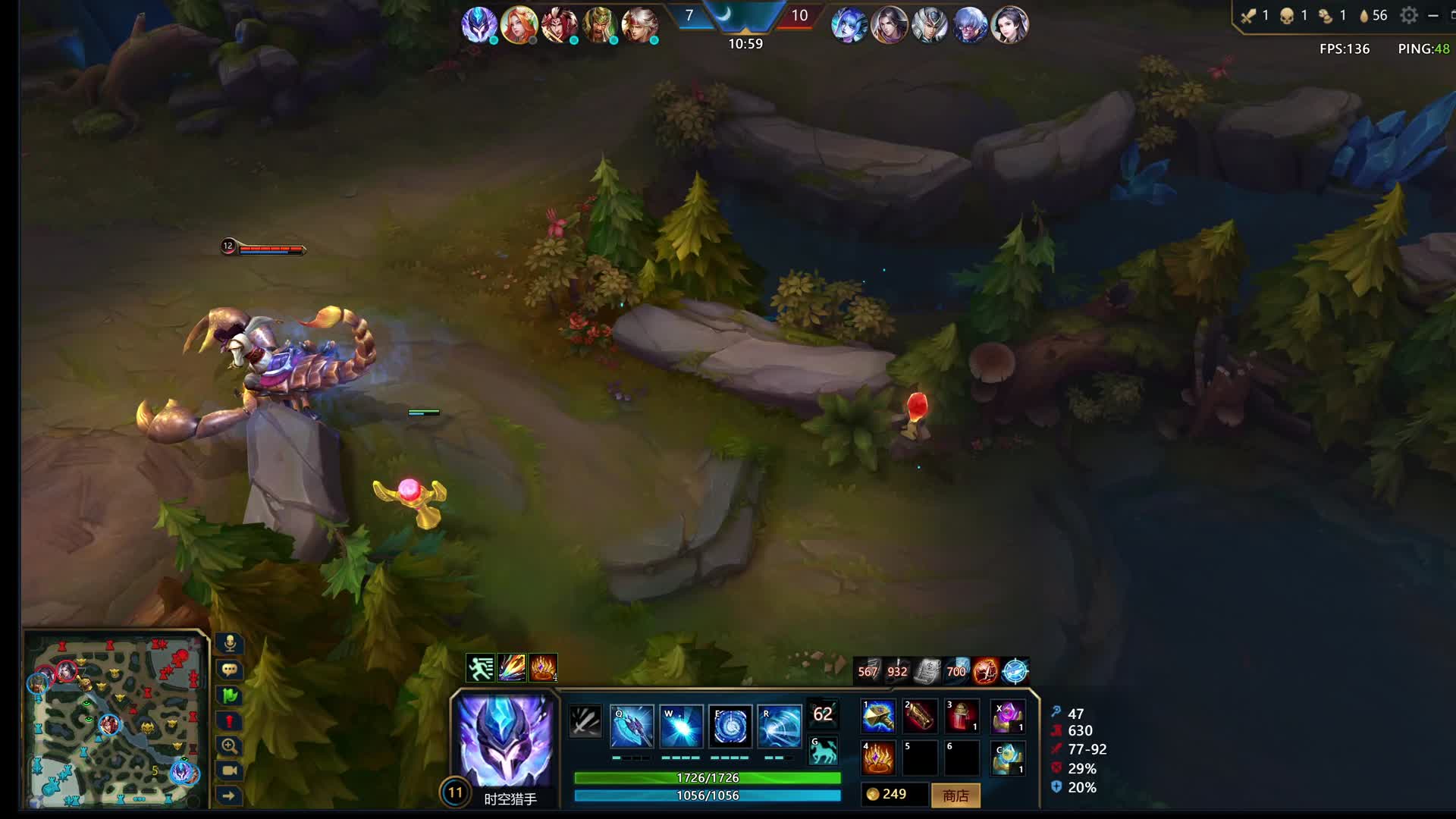Image resolution: width=1456 pixels, height=819 pixels.
Task: Toggle the camera button beside the minimap
Action: [x=229, y=770]
